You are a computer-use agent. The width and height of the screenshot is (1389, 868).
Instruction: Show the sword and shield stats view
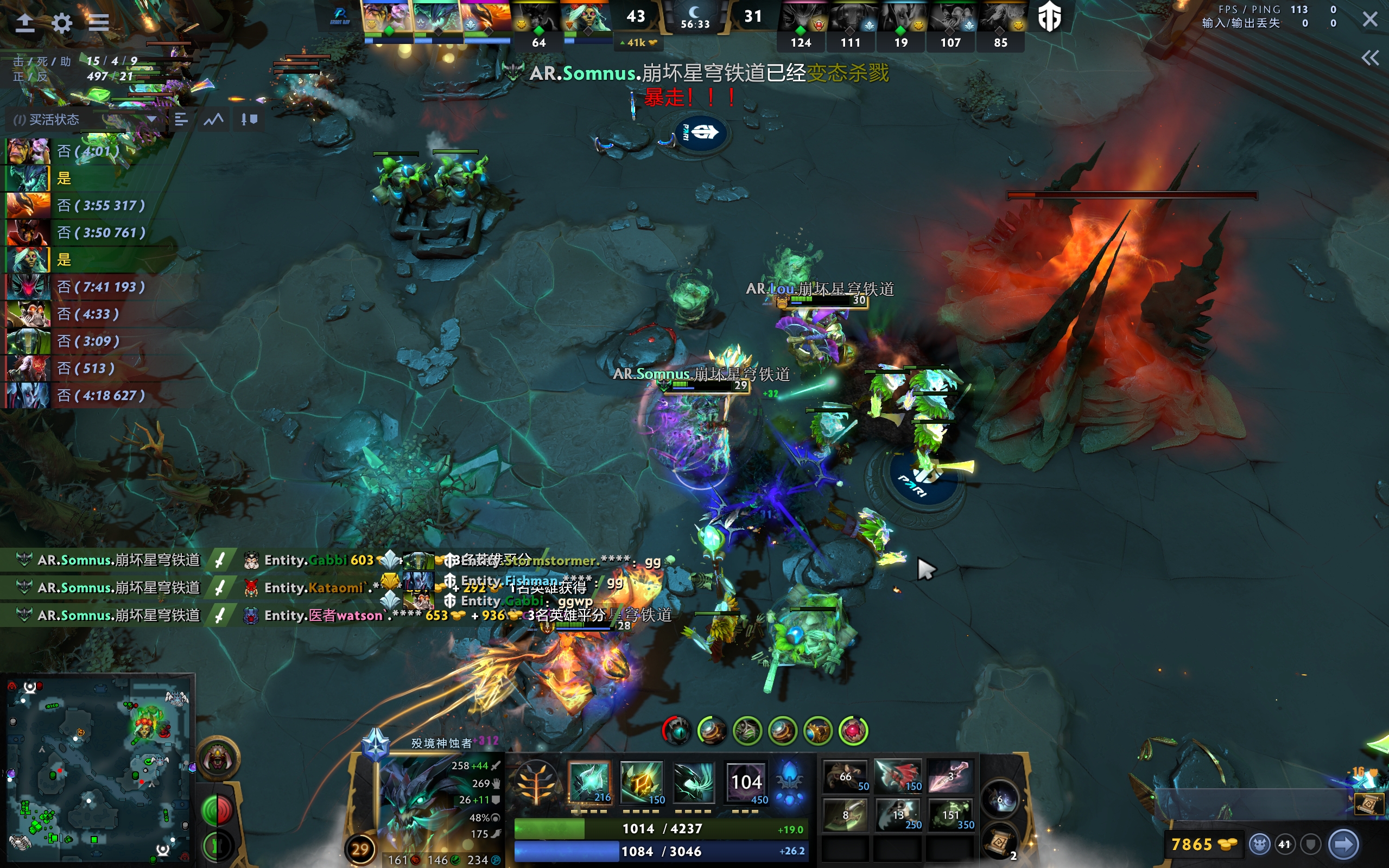tap(249, 119)
